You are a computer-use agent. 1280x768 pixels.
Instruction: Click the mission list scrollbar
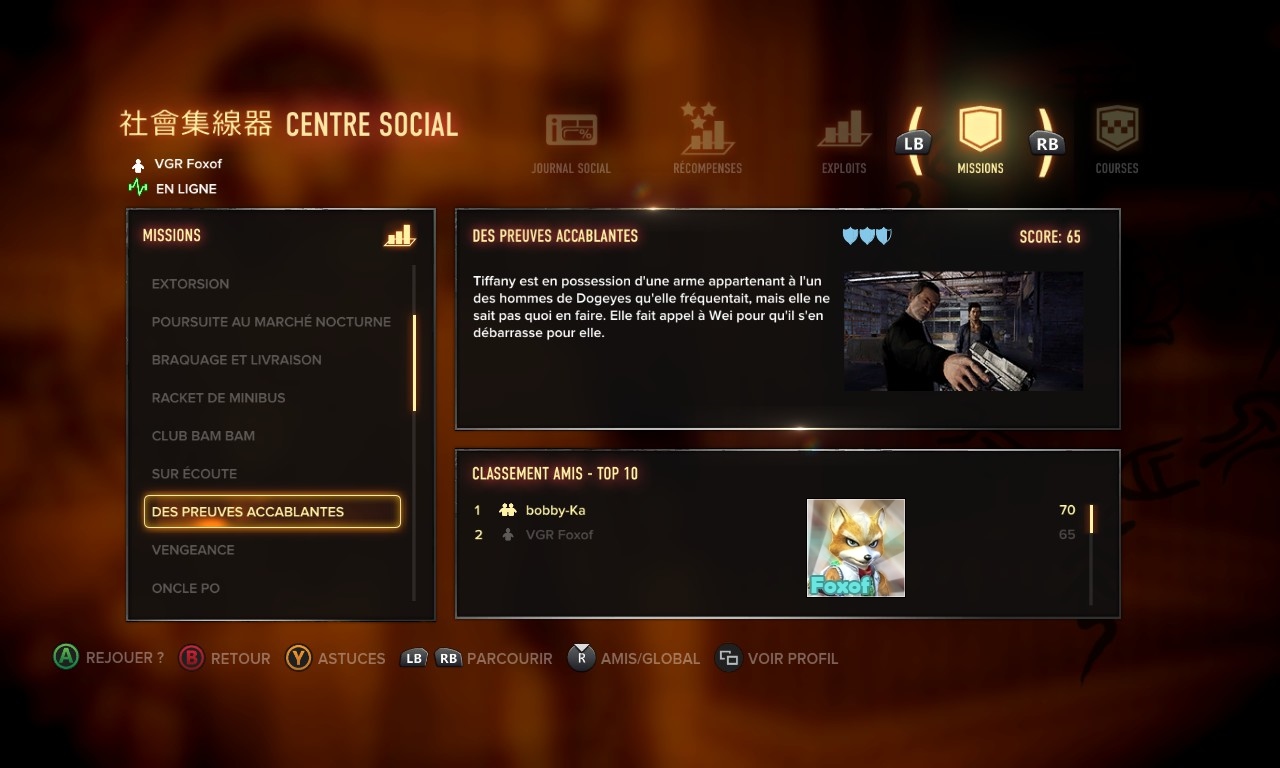tap(414, 362)
